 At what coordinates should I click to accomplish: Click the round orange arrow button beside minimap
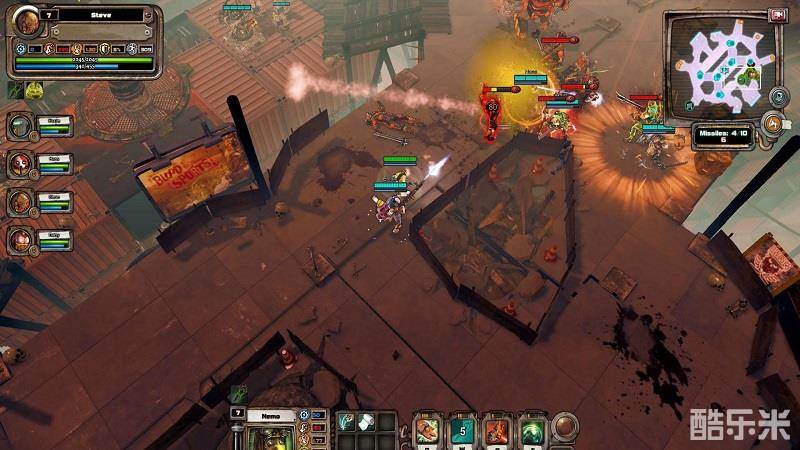tap(773, 124)
